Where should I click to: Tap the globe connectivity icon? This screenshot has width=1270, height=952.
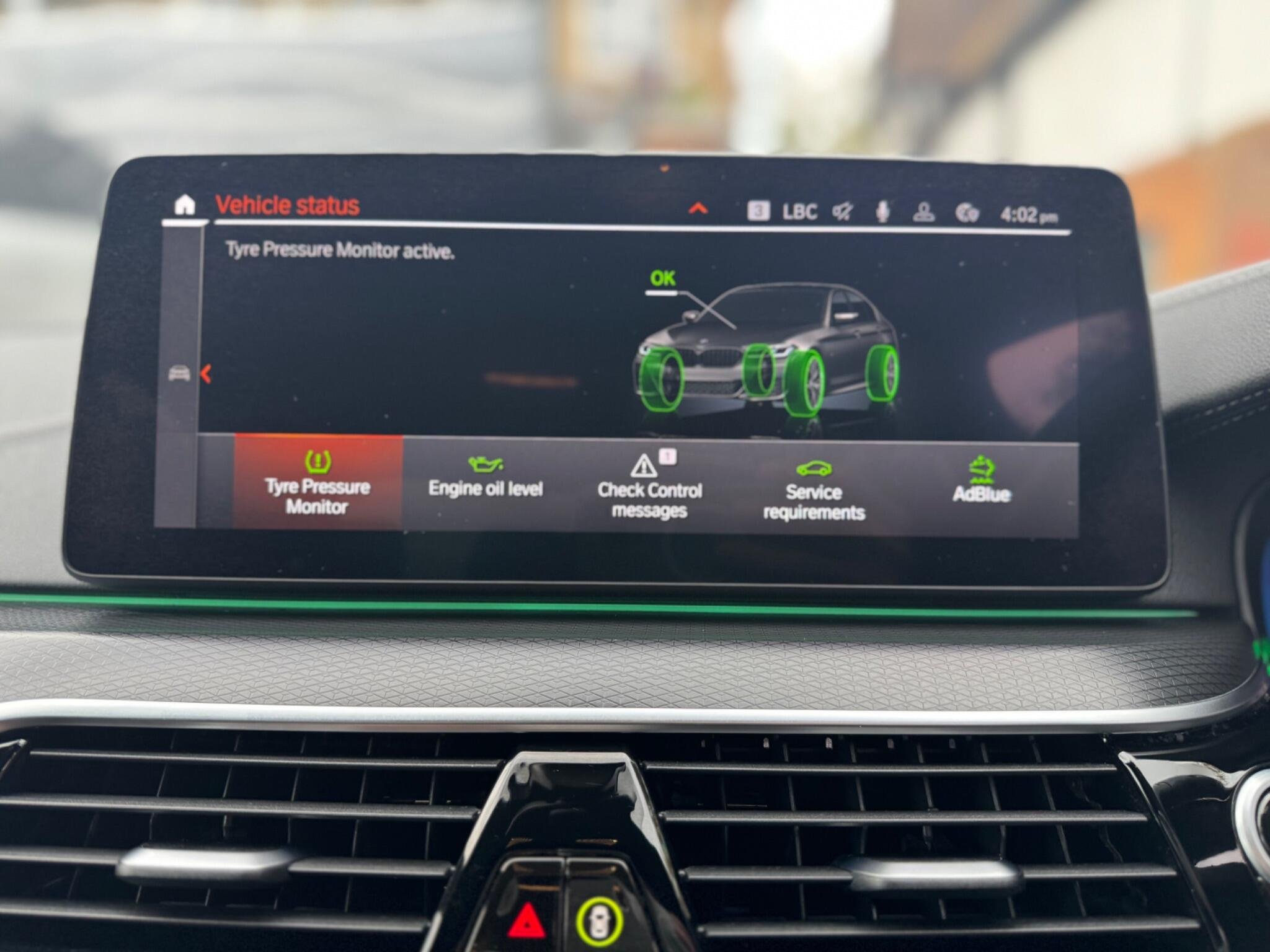click(x=967, y=214)
